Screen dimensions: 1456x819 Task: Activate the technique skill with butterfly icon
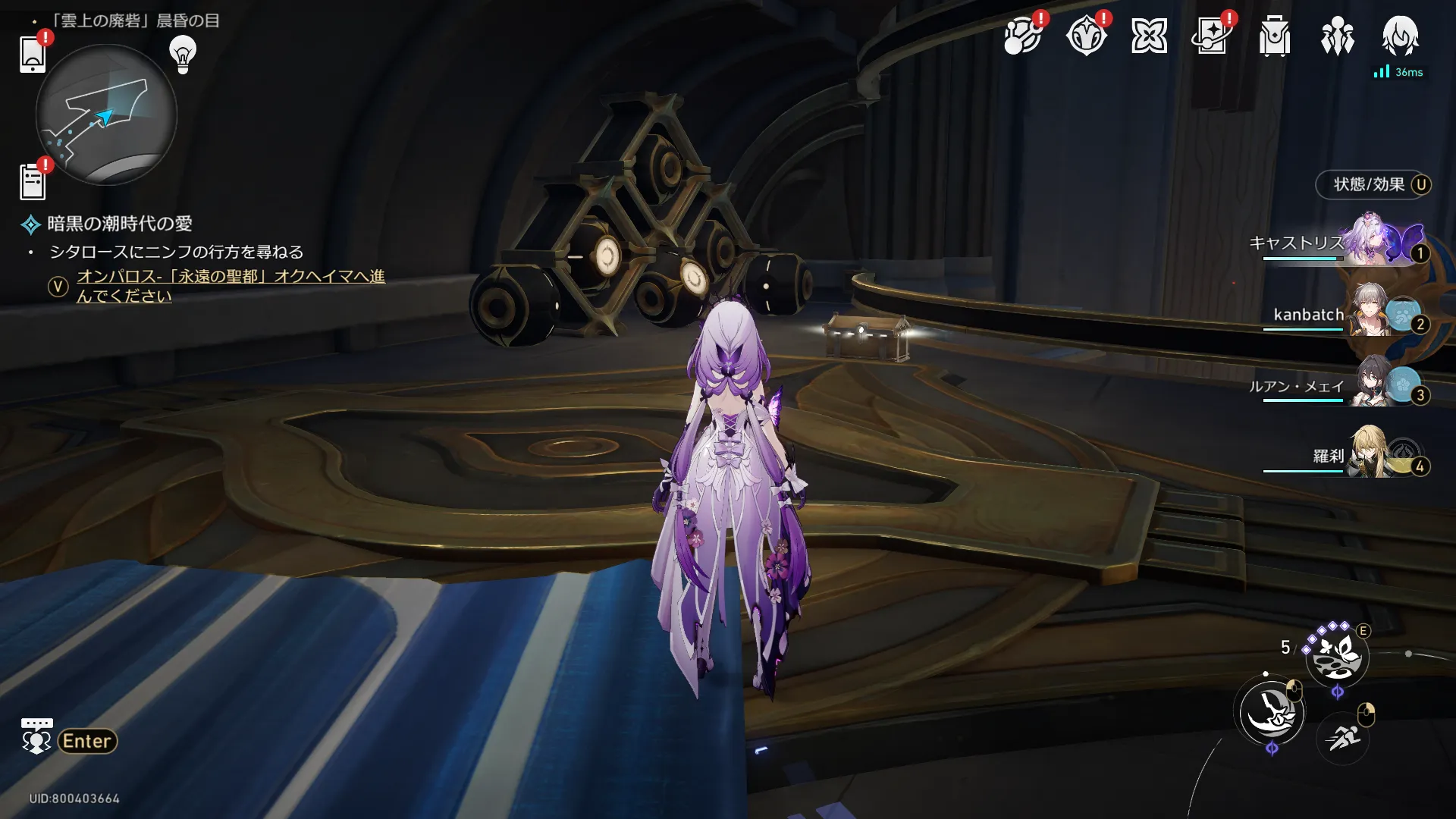(x=1337, y=656)
